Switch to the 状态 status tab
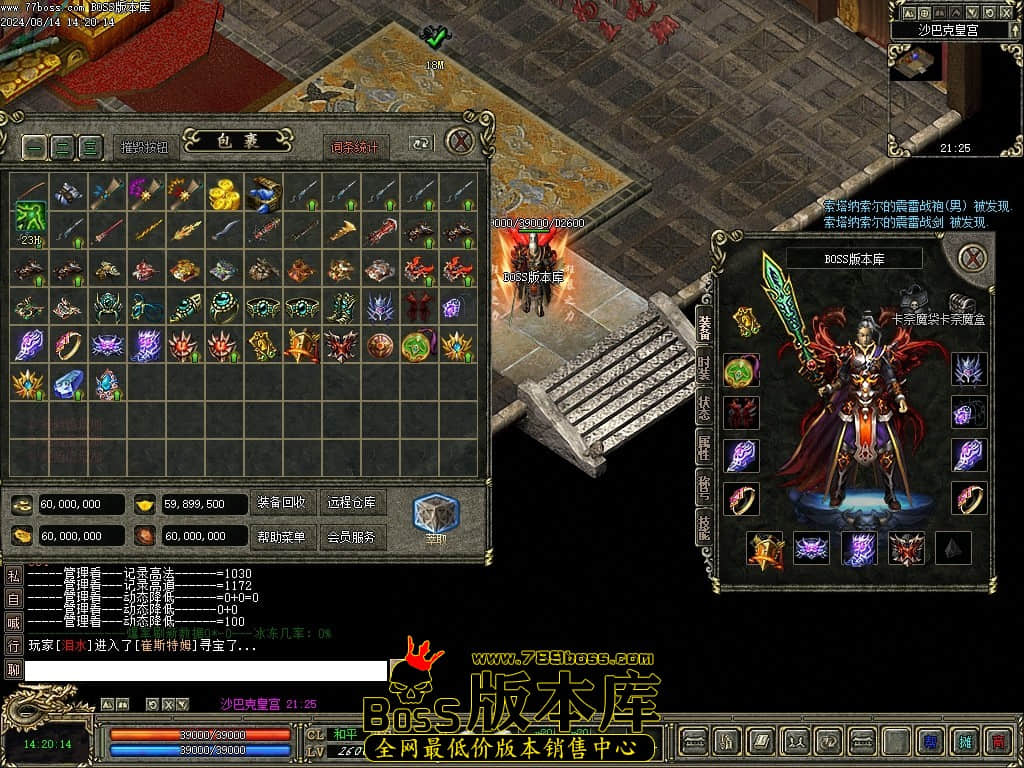Screen dimensions: 1024x768 (x=704, y=409)
